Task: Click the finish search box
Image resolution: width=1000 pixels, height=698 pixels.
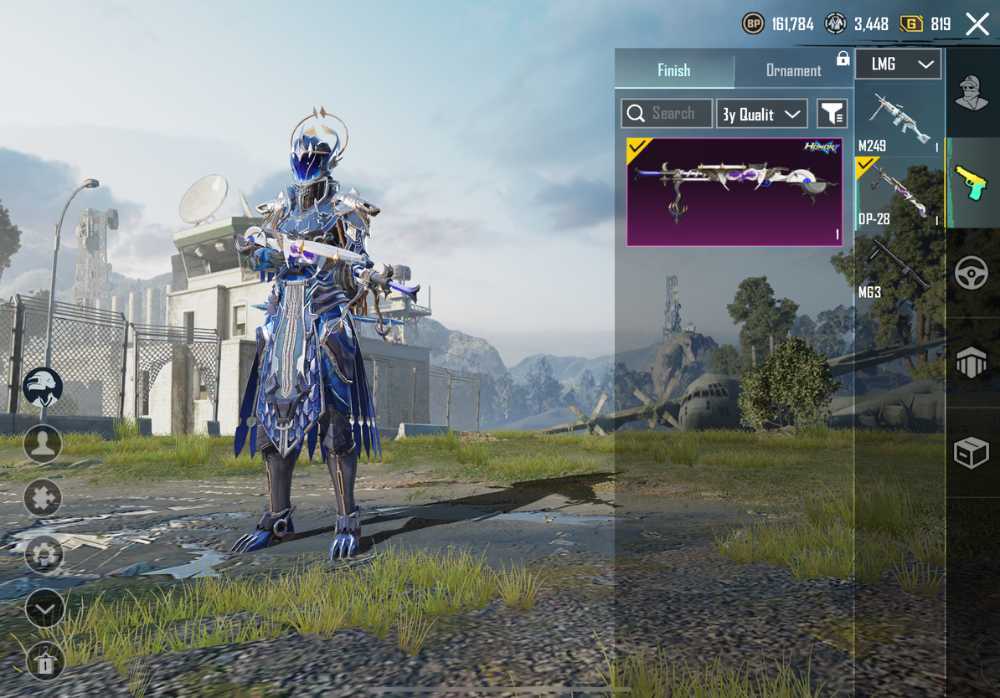Action: click(667, 114)
